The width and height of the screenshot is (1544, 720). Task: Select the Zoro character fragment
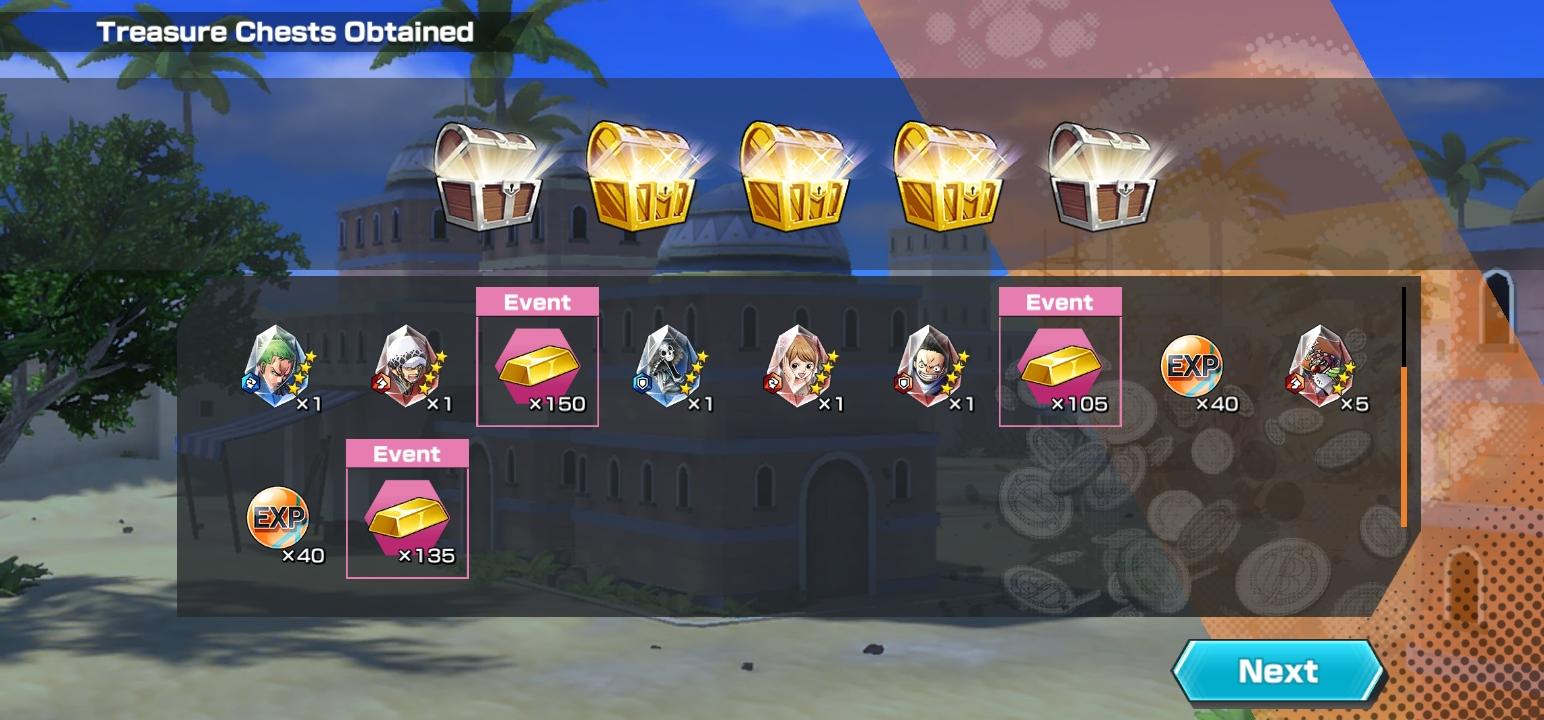point(272,368)
